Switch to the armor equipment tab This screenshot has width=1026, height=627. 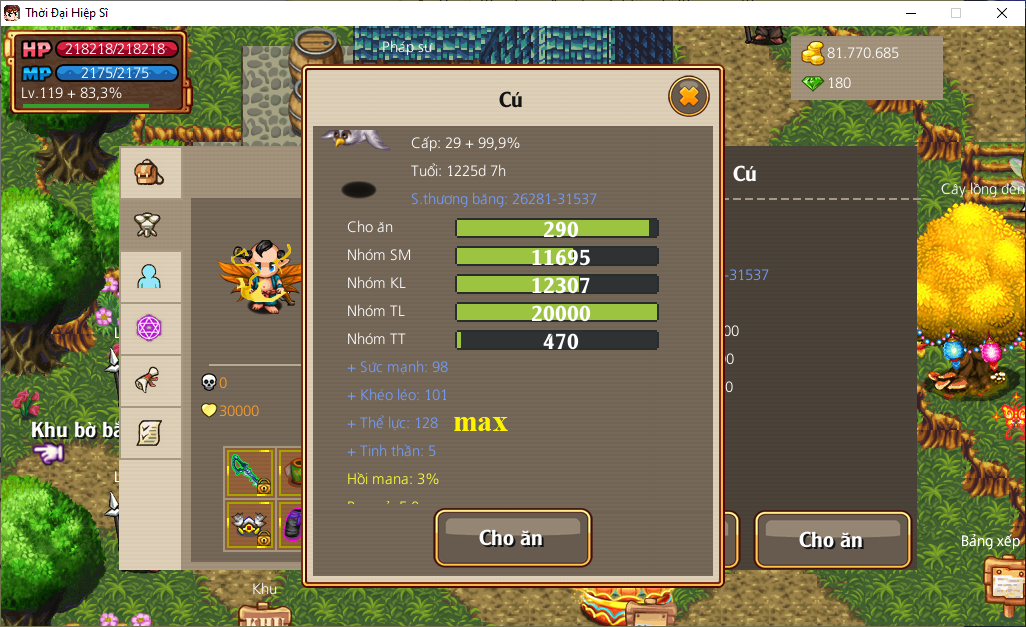150,225
